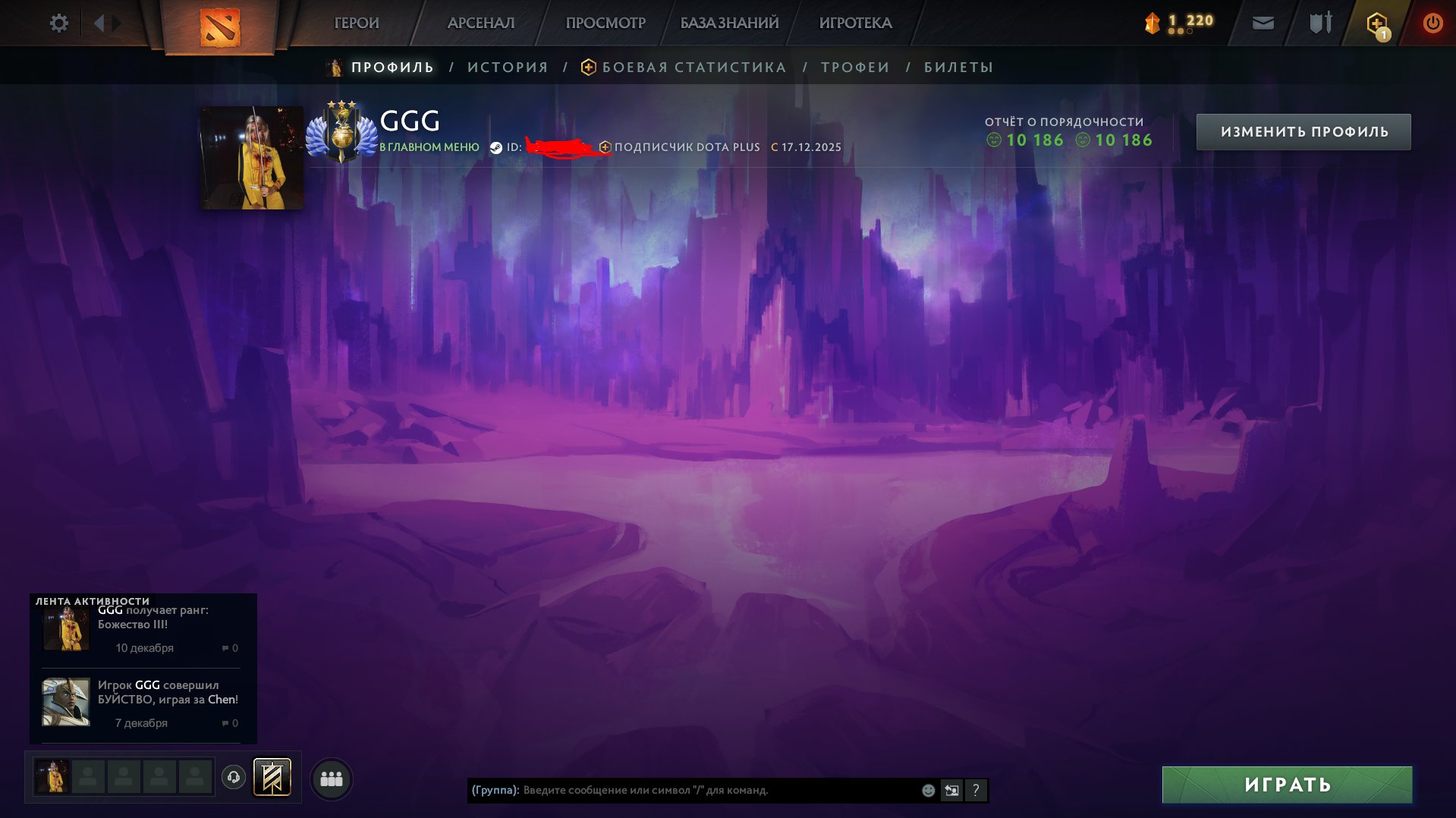Switch to the ИСТОРИЯ tab
The width and height of the screenshot is (1456, 818).
(507, 67)
